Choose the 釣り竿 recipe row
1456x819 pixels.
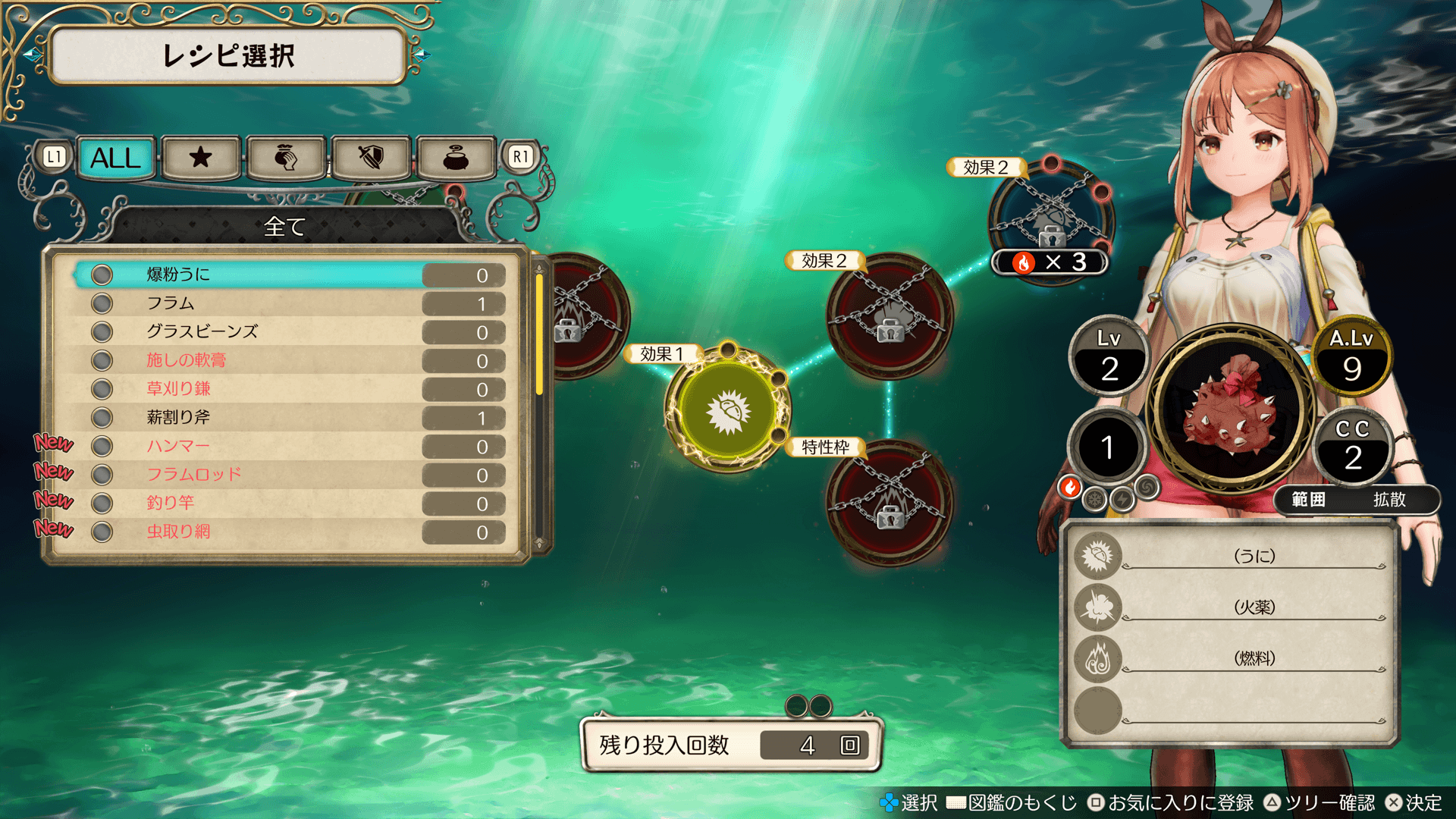[x=288, y=503]
